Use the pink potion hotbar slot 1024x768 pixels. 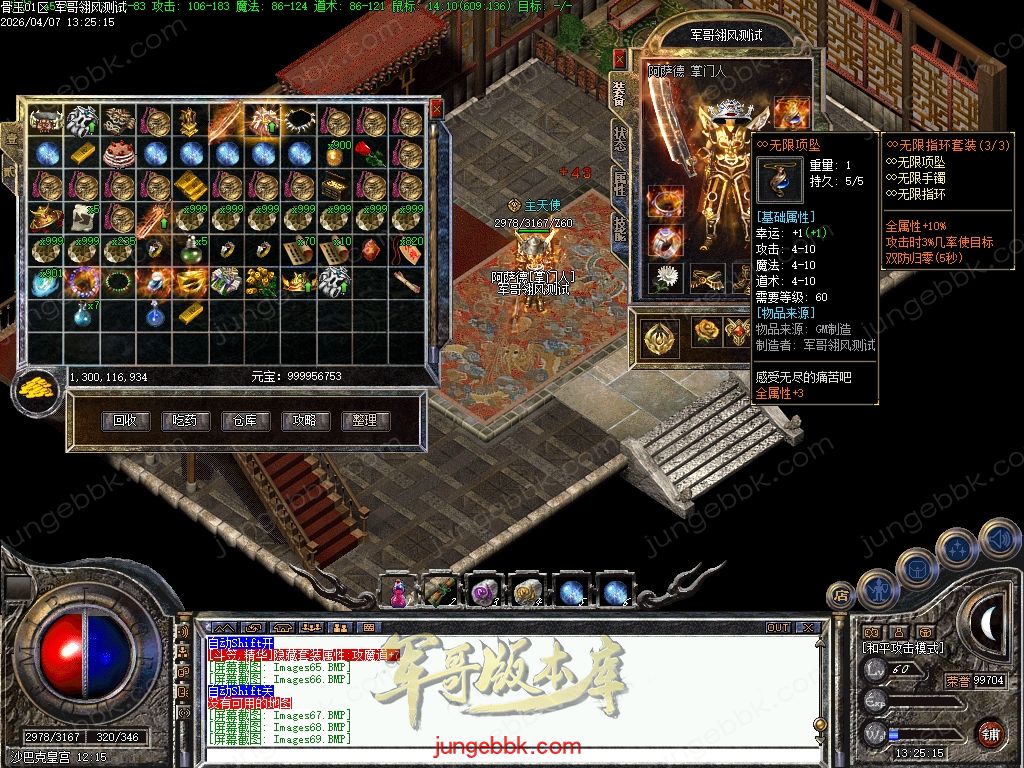[x=397, y=592]
